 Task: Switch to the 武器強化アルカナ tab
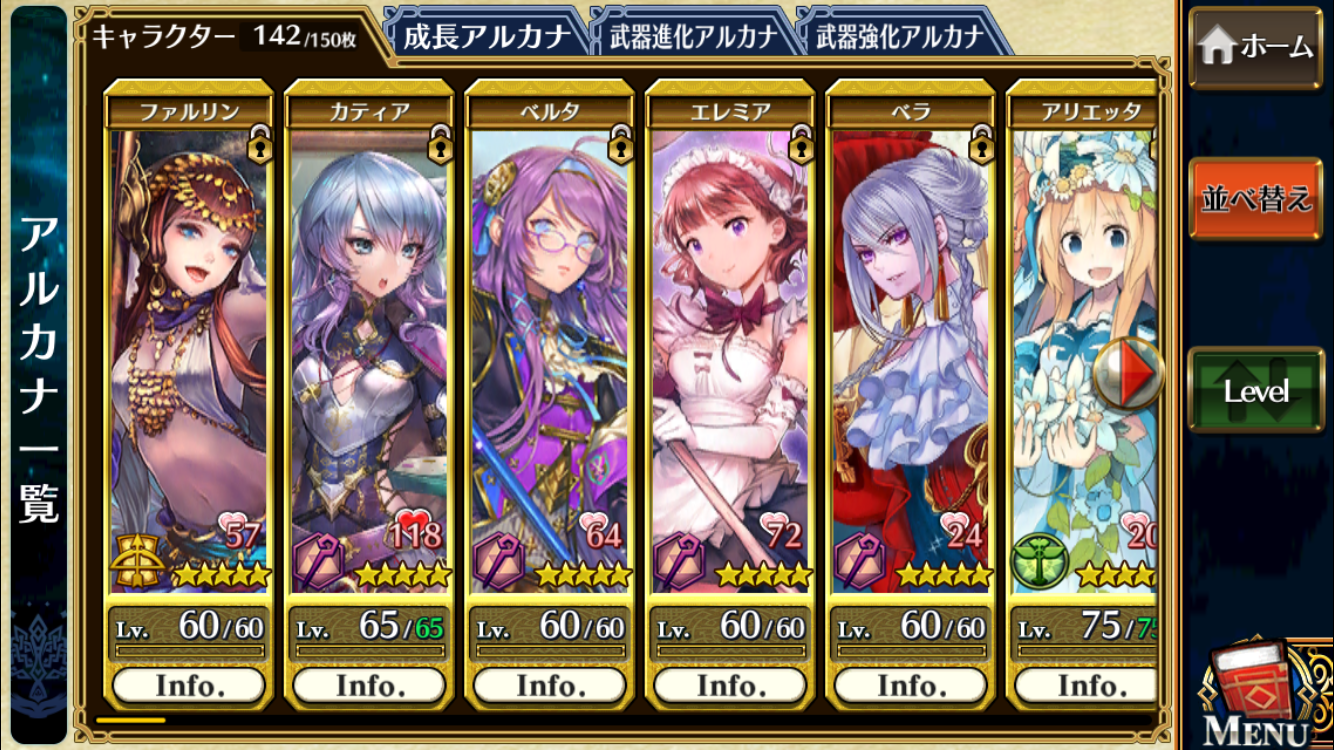click(x=899, y=37)
